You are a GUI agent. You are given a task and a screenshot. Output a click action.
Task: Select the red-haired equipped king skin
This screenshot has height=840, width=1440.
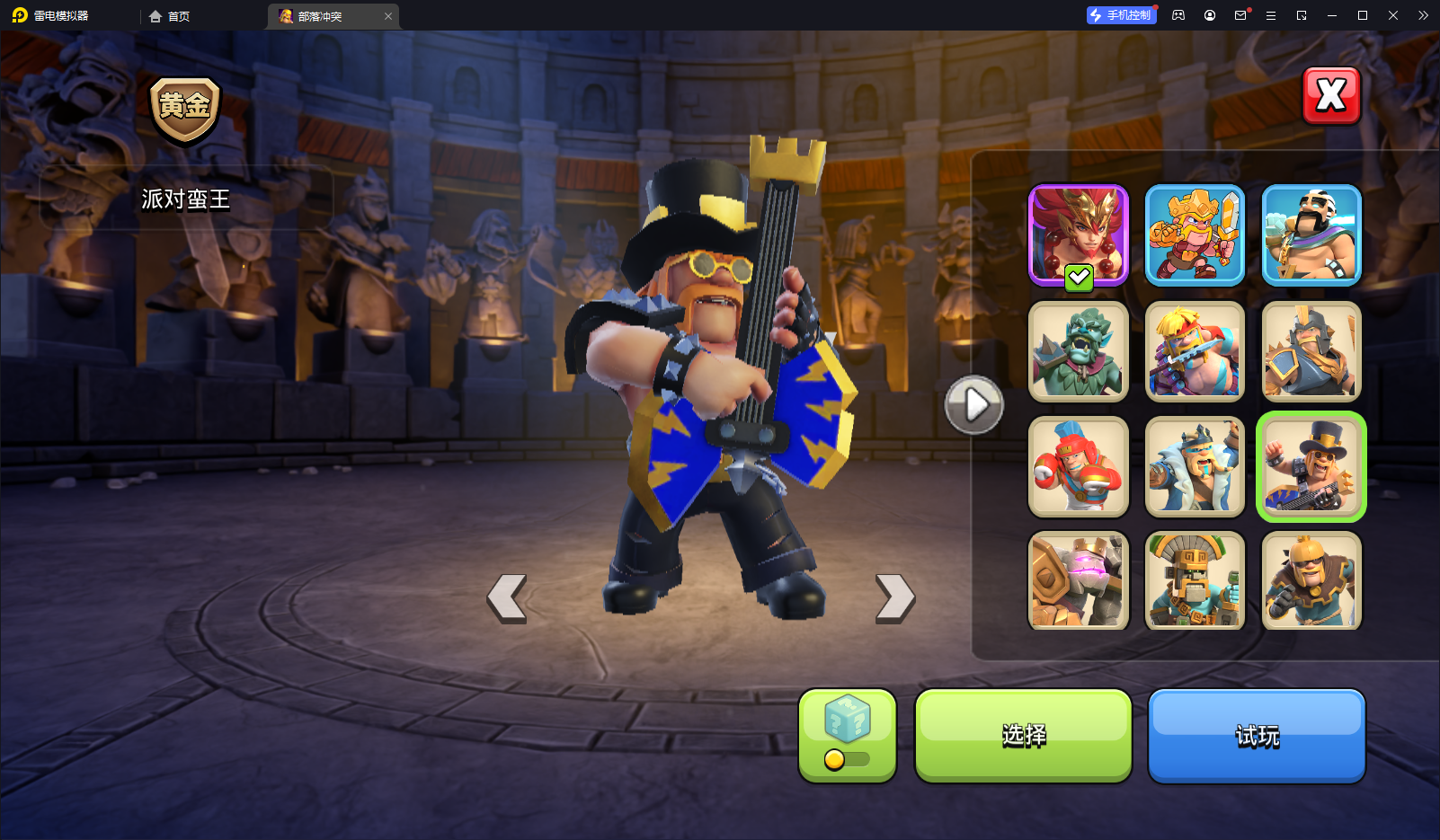[1078, 235]
